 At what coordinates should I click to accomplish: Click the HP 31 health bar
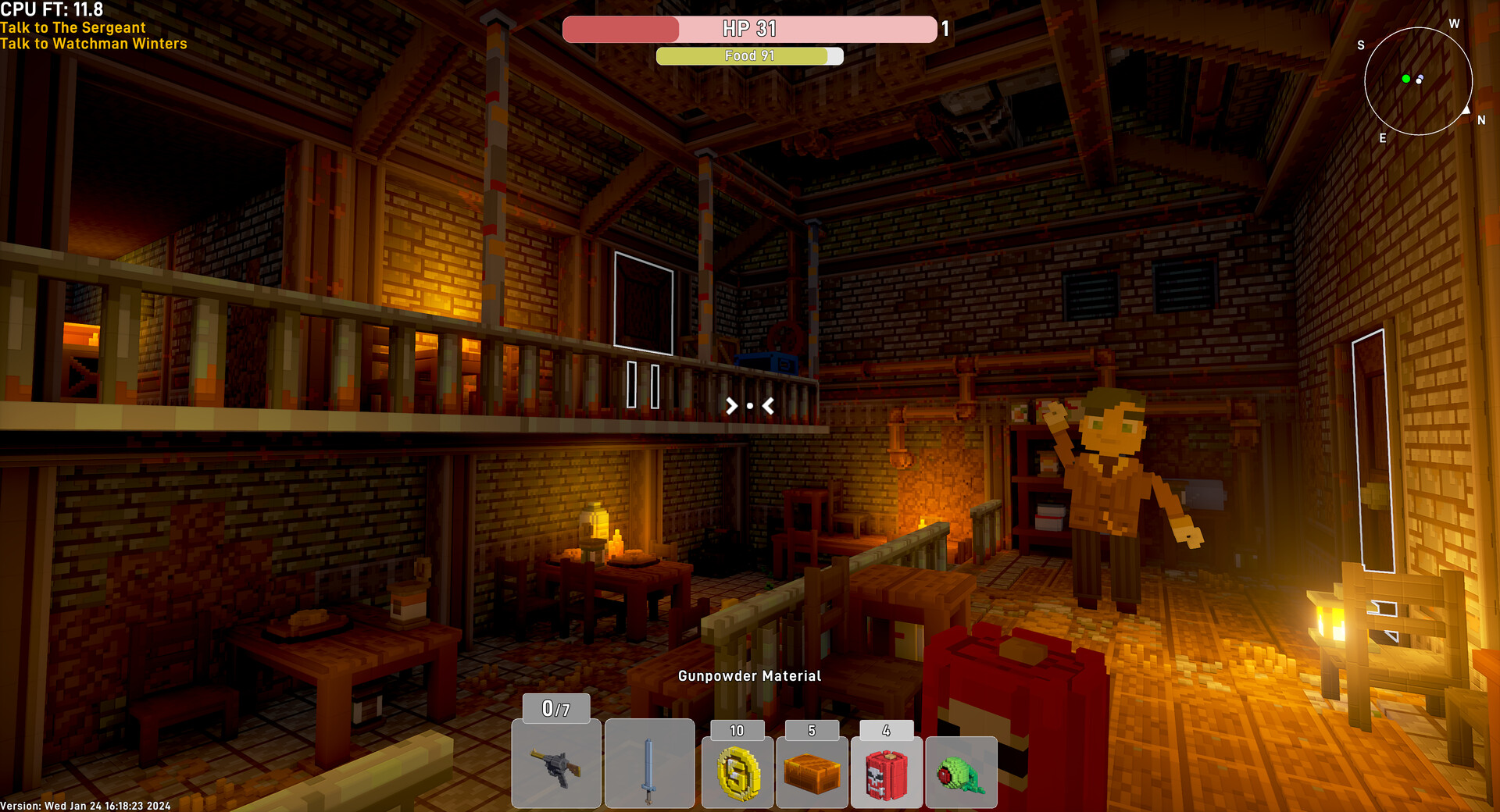click(x=750, y=29)
